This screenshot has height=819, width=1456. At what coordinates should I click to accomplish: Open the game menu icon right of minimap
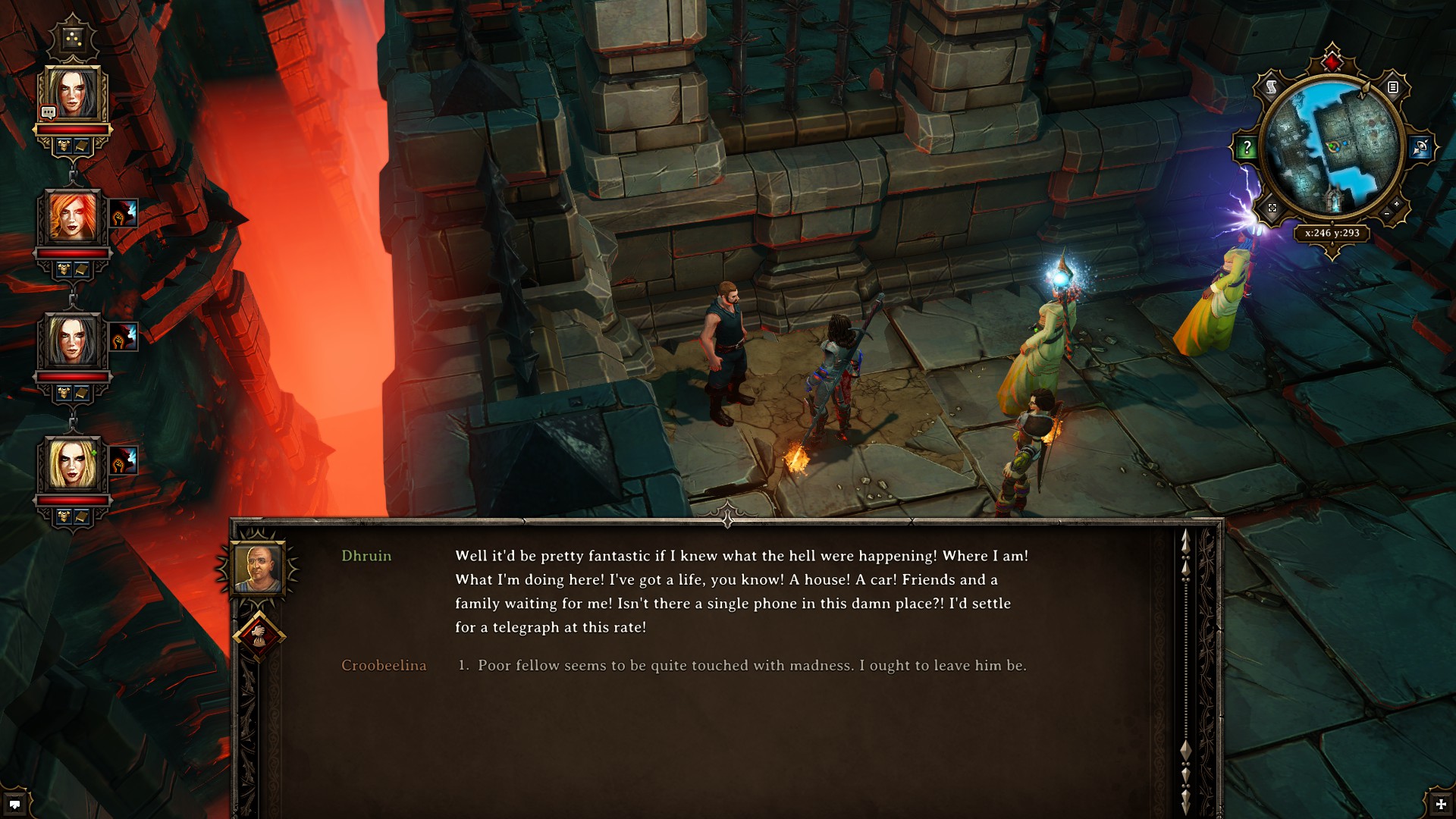pyautogui.click(x=1394, y=88)
